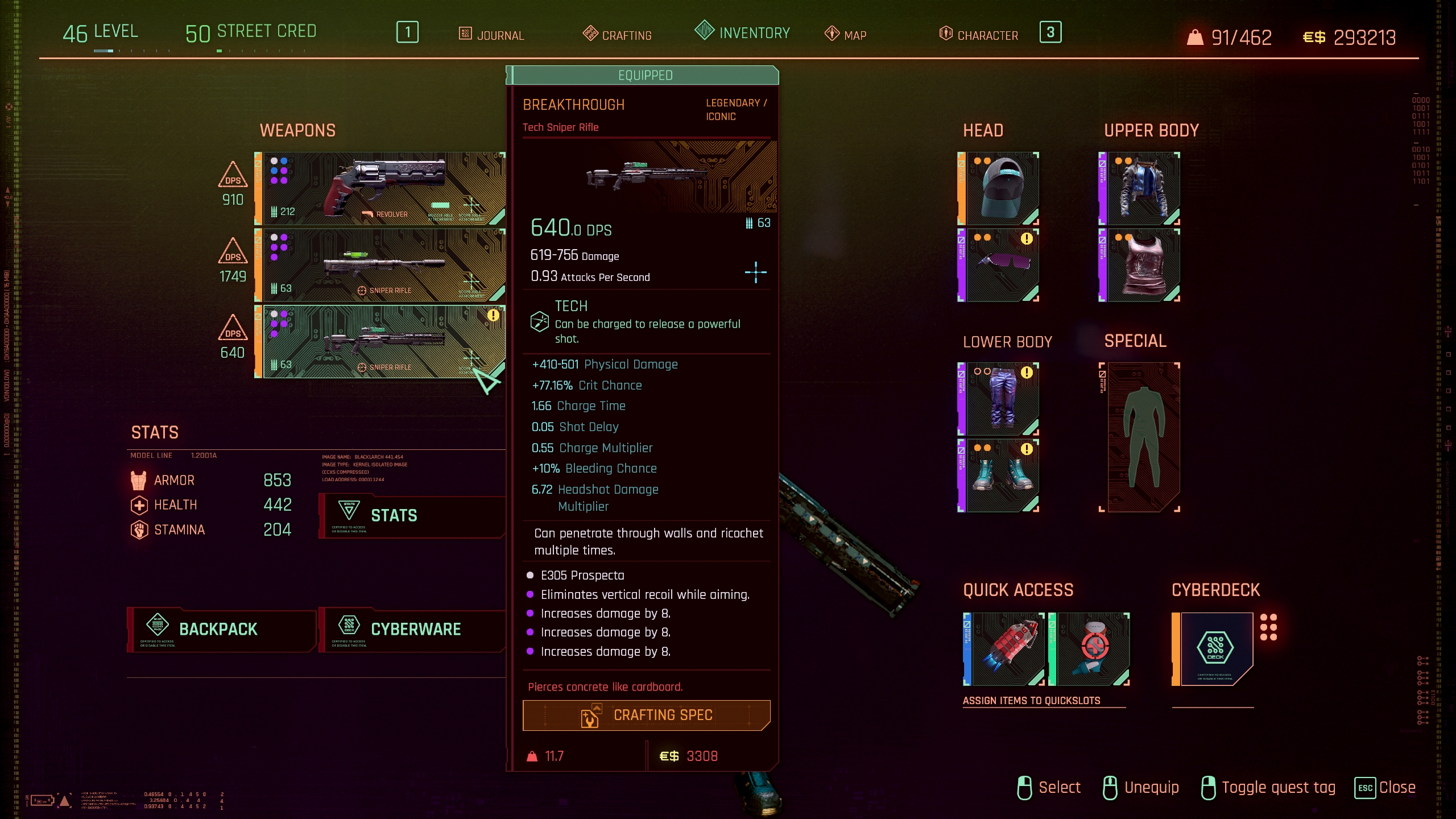Select the equipped revolver weapon slot
1456x819 pixels.
pos(381,188)
